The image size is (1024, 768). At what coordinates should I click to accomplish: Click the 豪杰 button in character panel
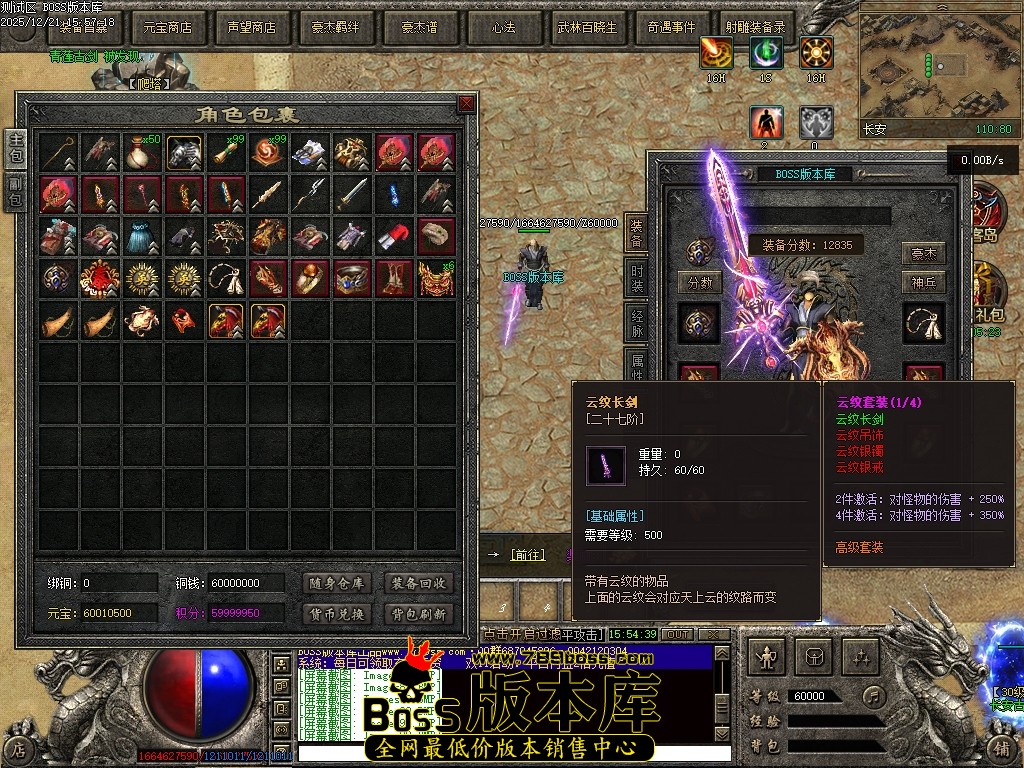(x=923, y=253)
